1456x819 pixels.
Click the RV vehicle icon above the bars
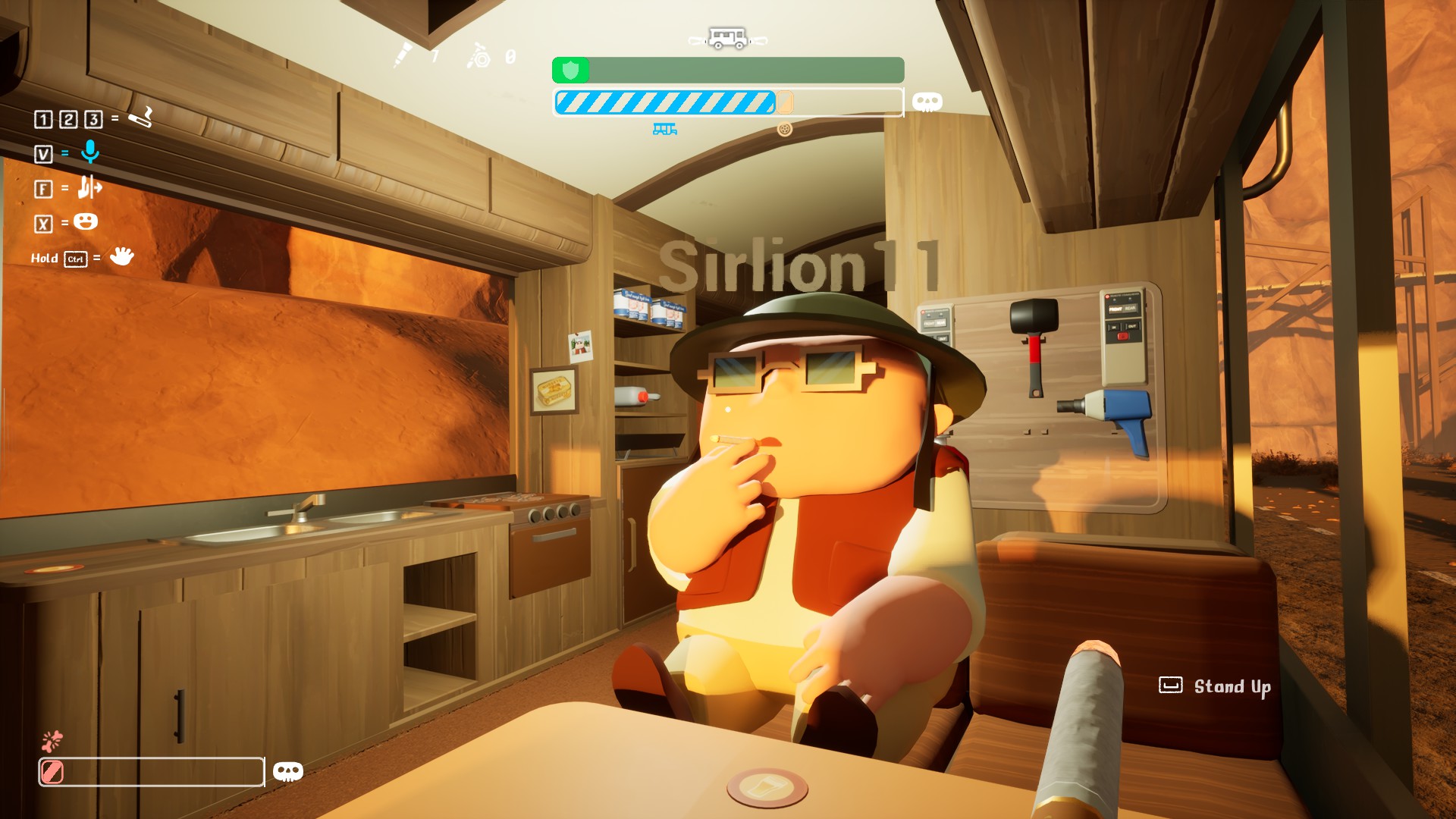pos(728,38)
